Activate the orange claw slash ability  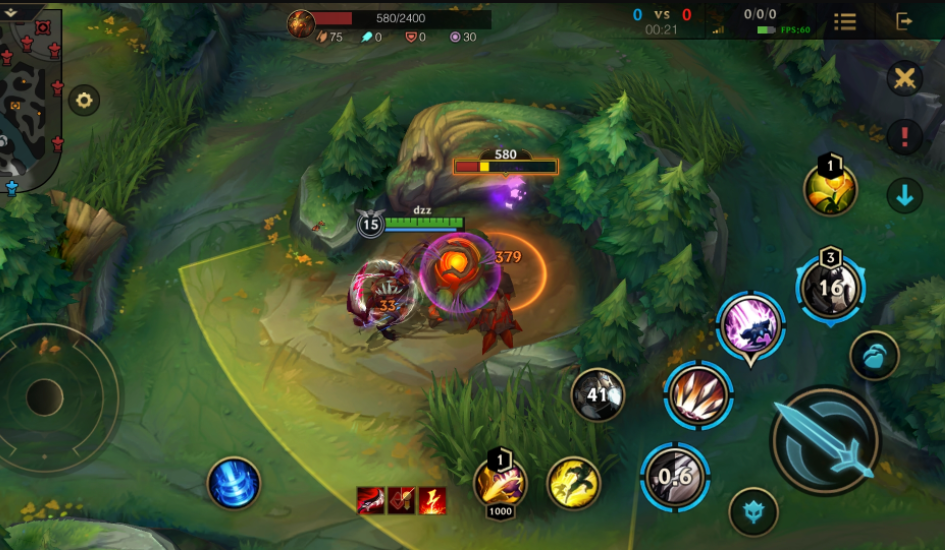pos(699,395)
